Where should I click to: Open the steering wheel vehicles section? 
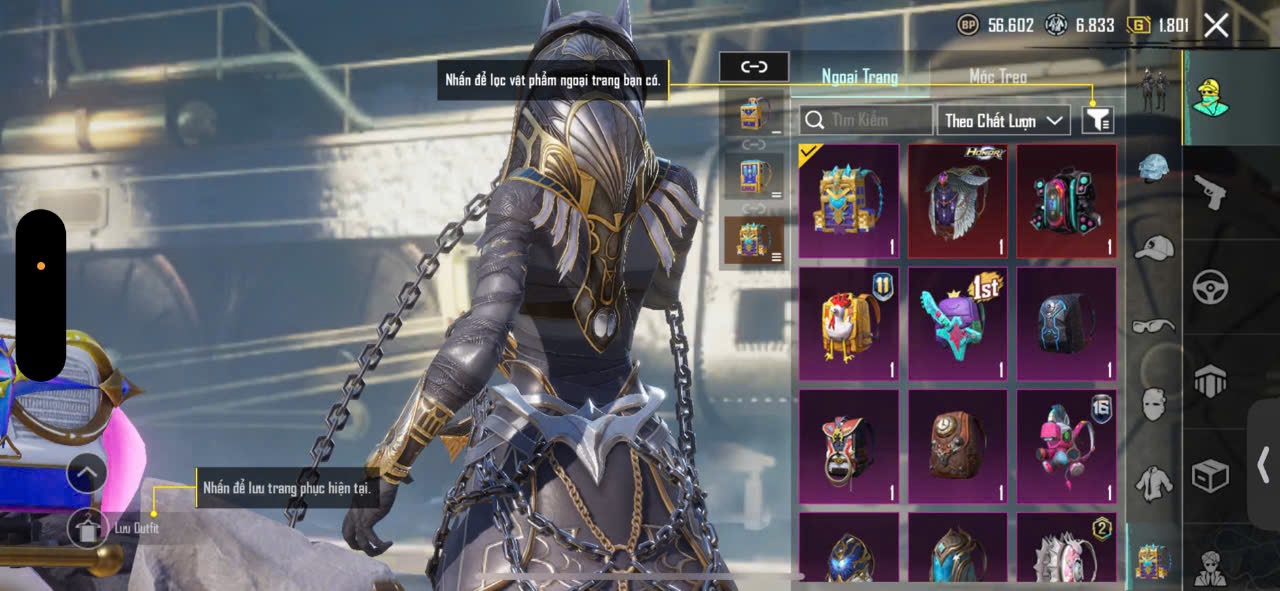coord(1210,287)
